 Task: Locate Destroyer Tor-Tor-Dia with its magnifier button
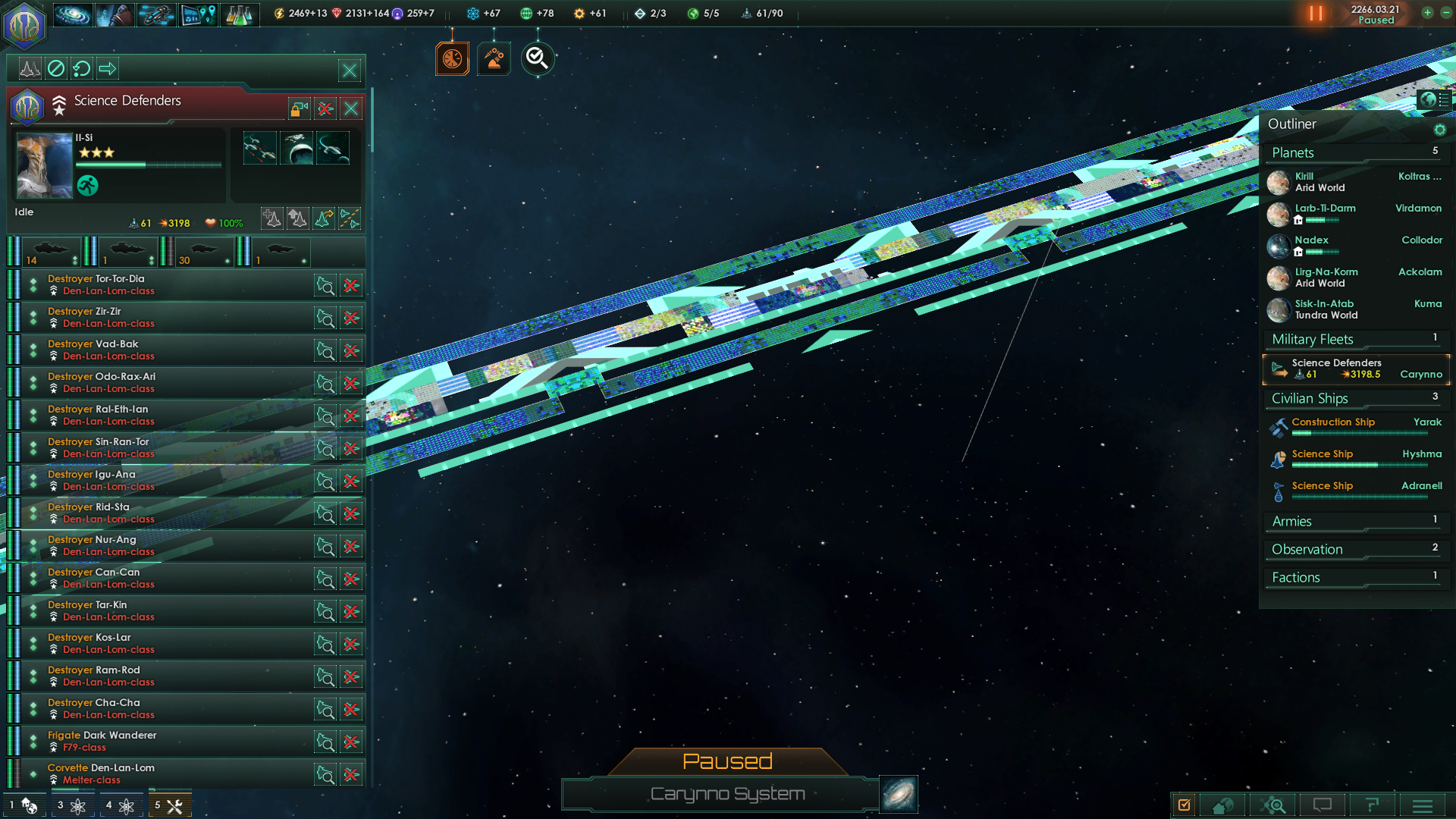(325, 286)
